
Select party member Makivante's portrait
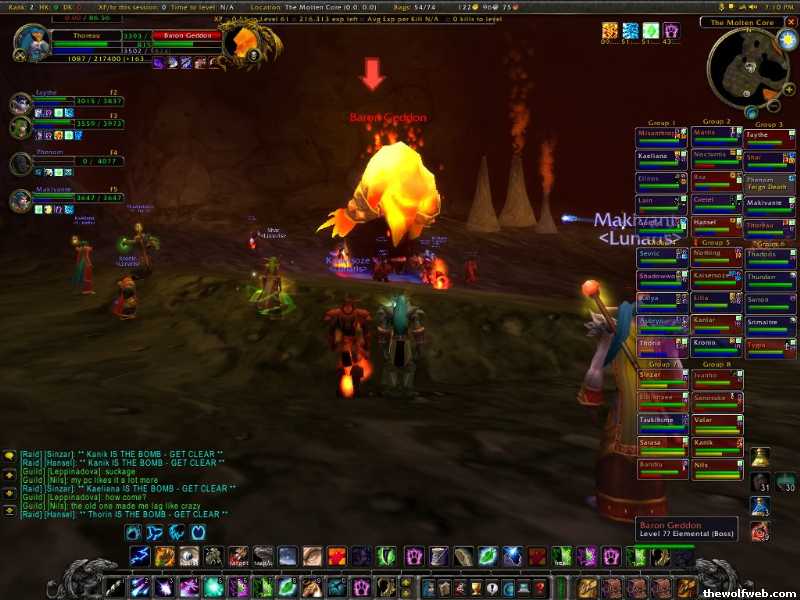coord(21,200)
